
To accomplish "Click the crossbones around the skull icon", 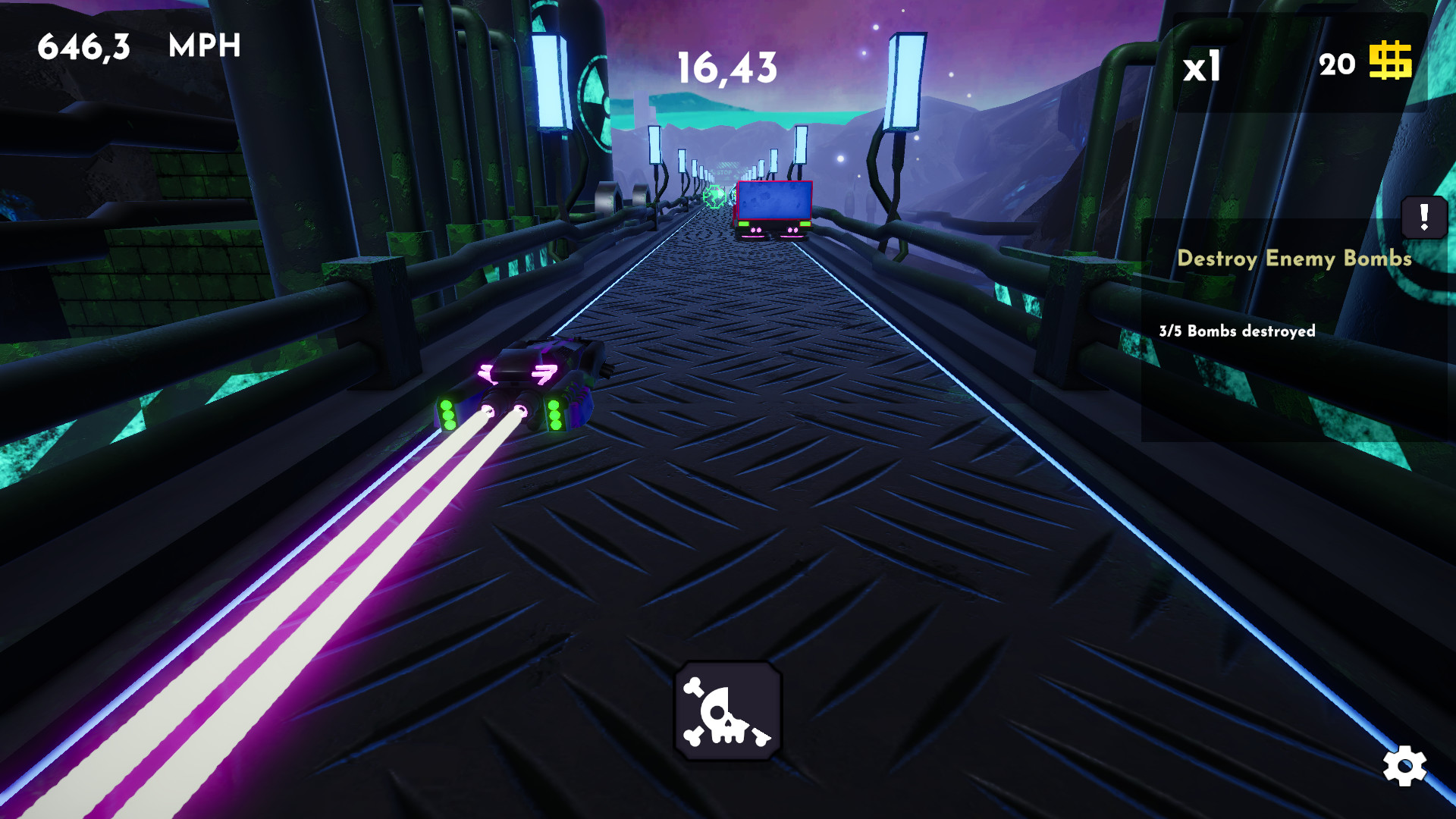I will tap(694, 686).
